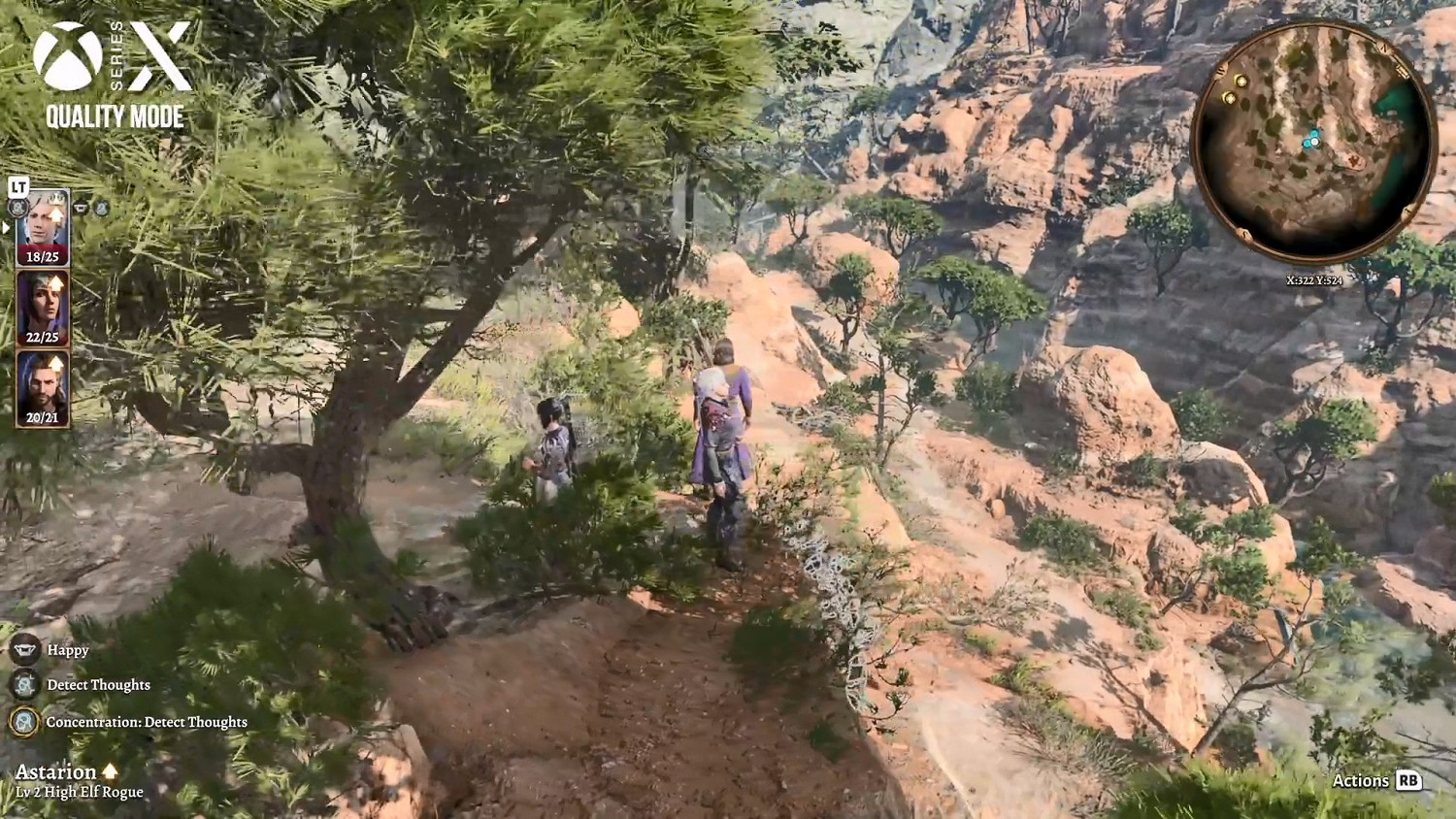Click the Happy status effect icon

[23, 649]
